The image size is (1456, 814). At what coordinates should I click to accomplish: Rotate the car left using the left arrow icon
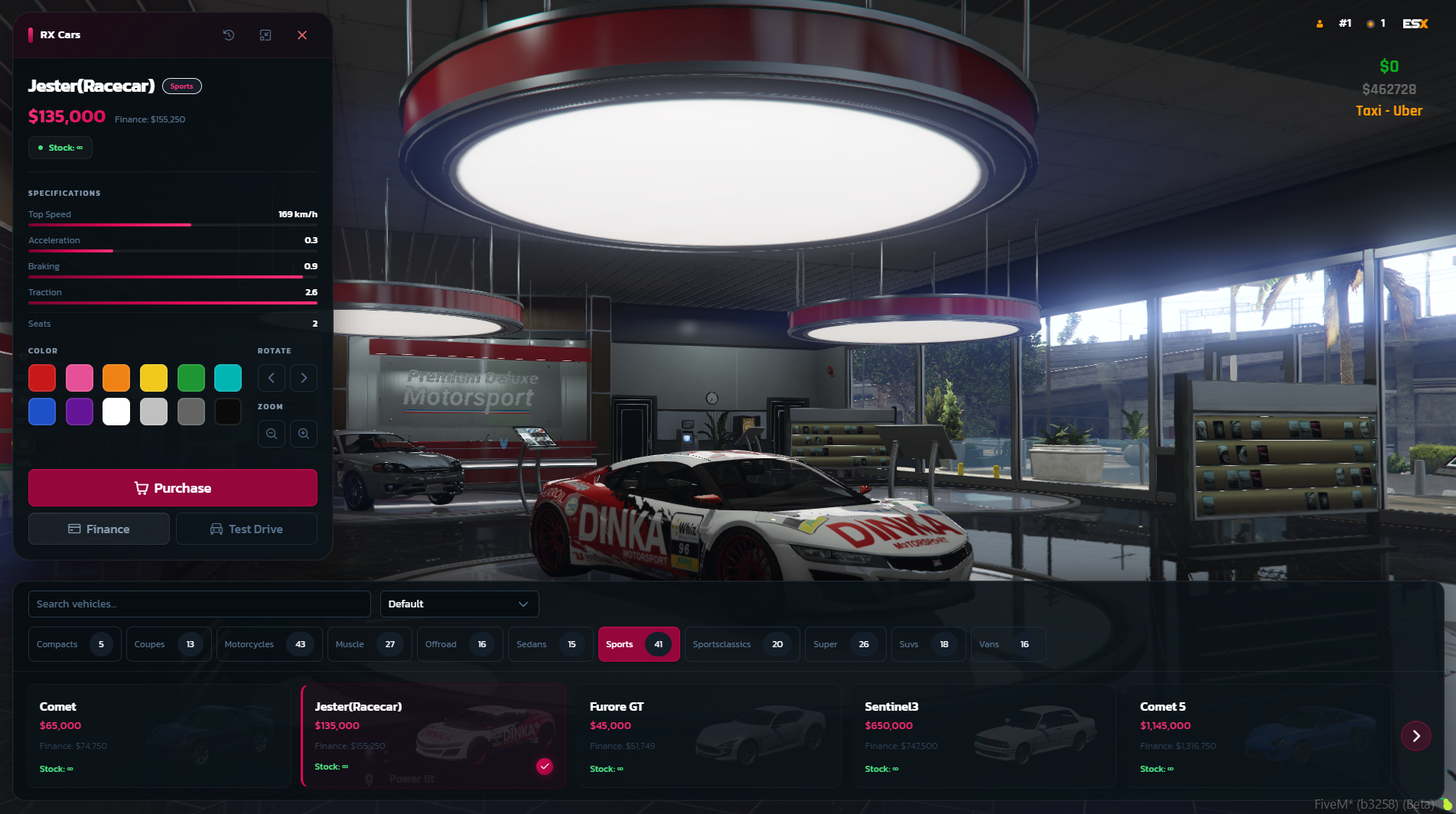(x=272, y=378)
